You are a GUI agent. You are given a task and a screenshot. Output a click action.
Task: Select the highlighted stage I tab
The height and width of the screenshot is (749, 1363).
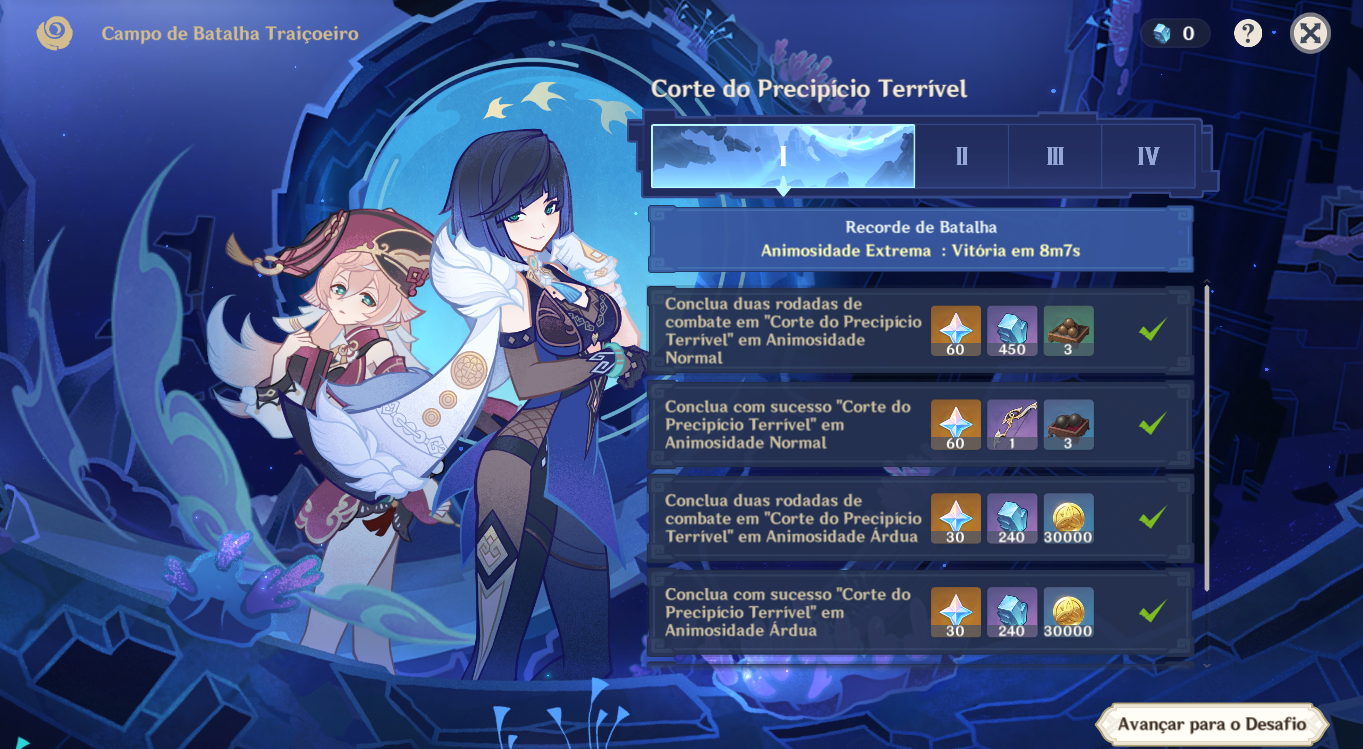(x=783, y=156)
